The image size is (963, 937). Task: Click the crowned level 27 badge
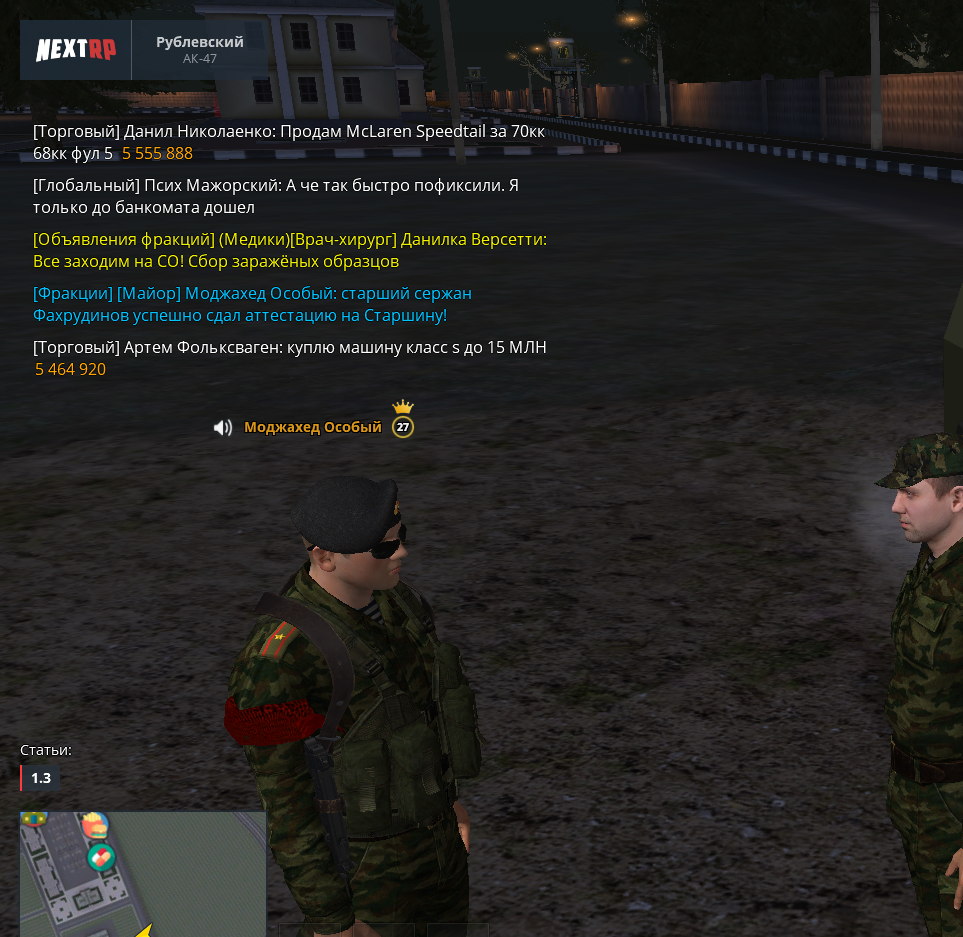pos(403,425)
